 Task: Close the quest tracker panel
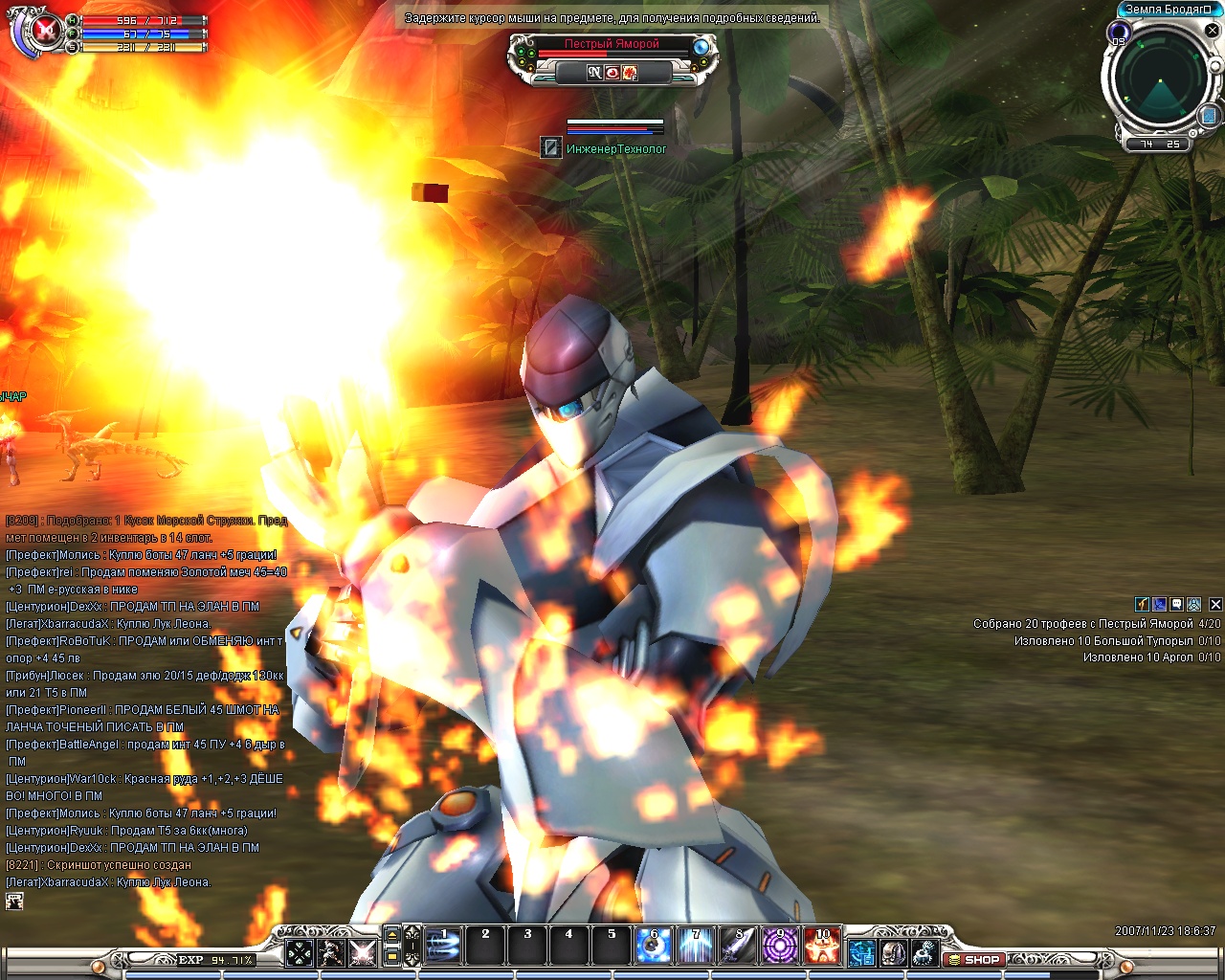[x=1215, y=604]
